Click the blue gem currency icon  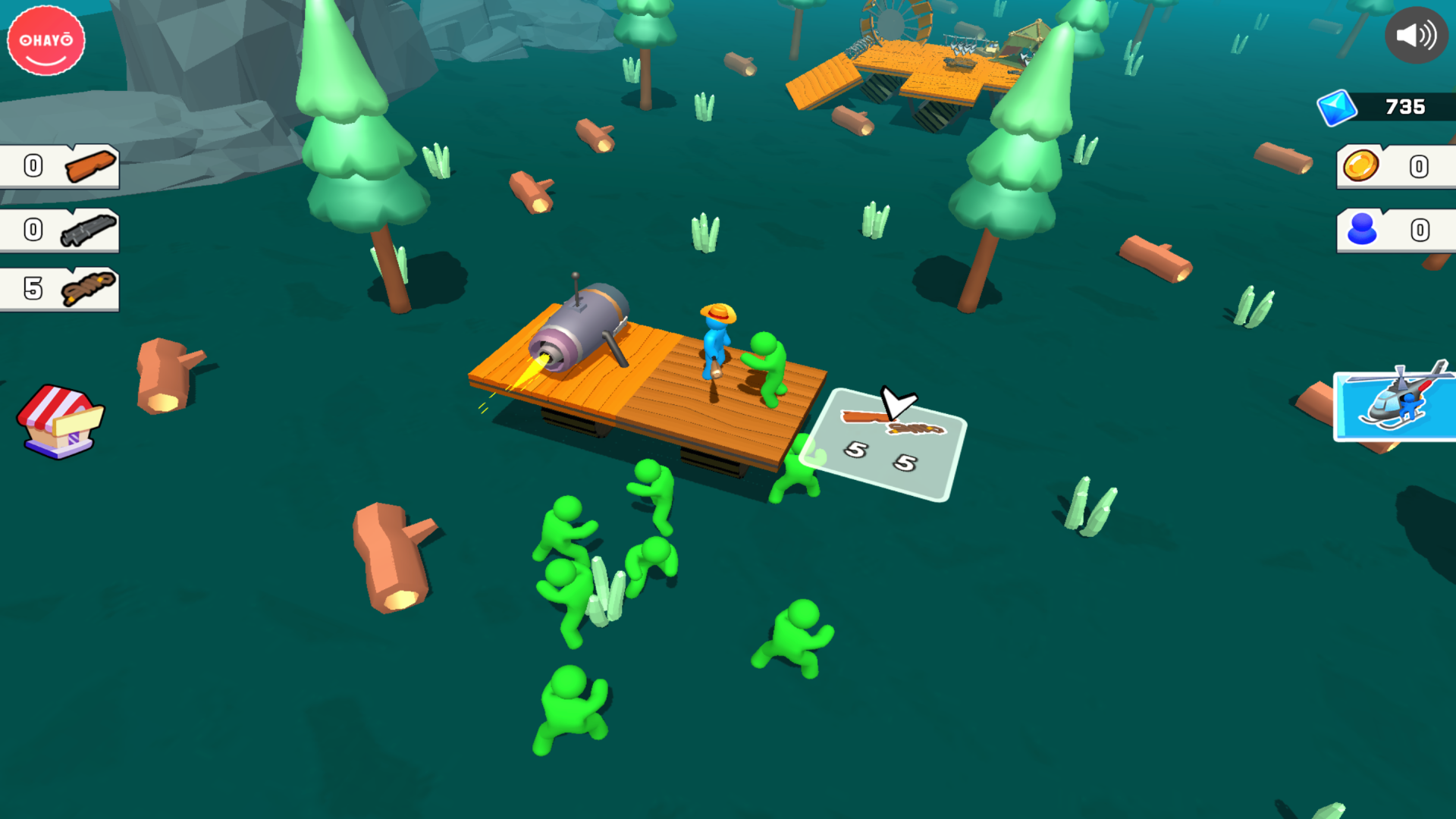(1339, 106)
